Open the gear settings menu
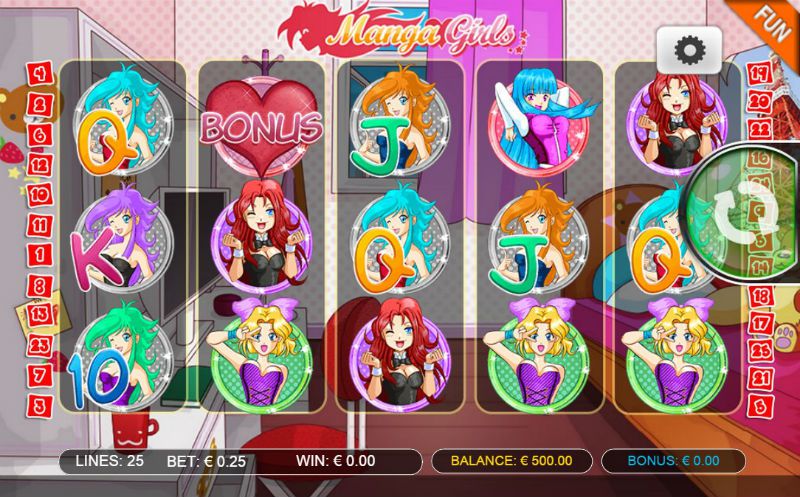Screen dimensions: 800x497 click(x=689, y=50)
